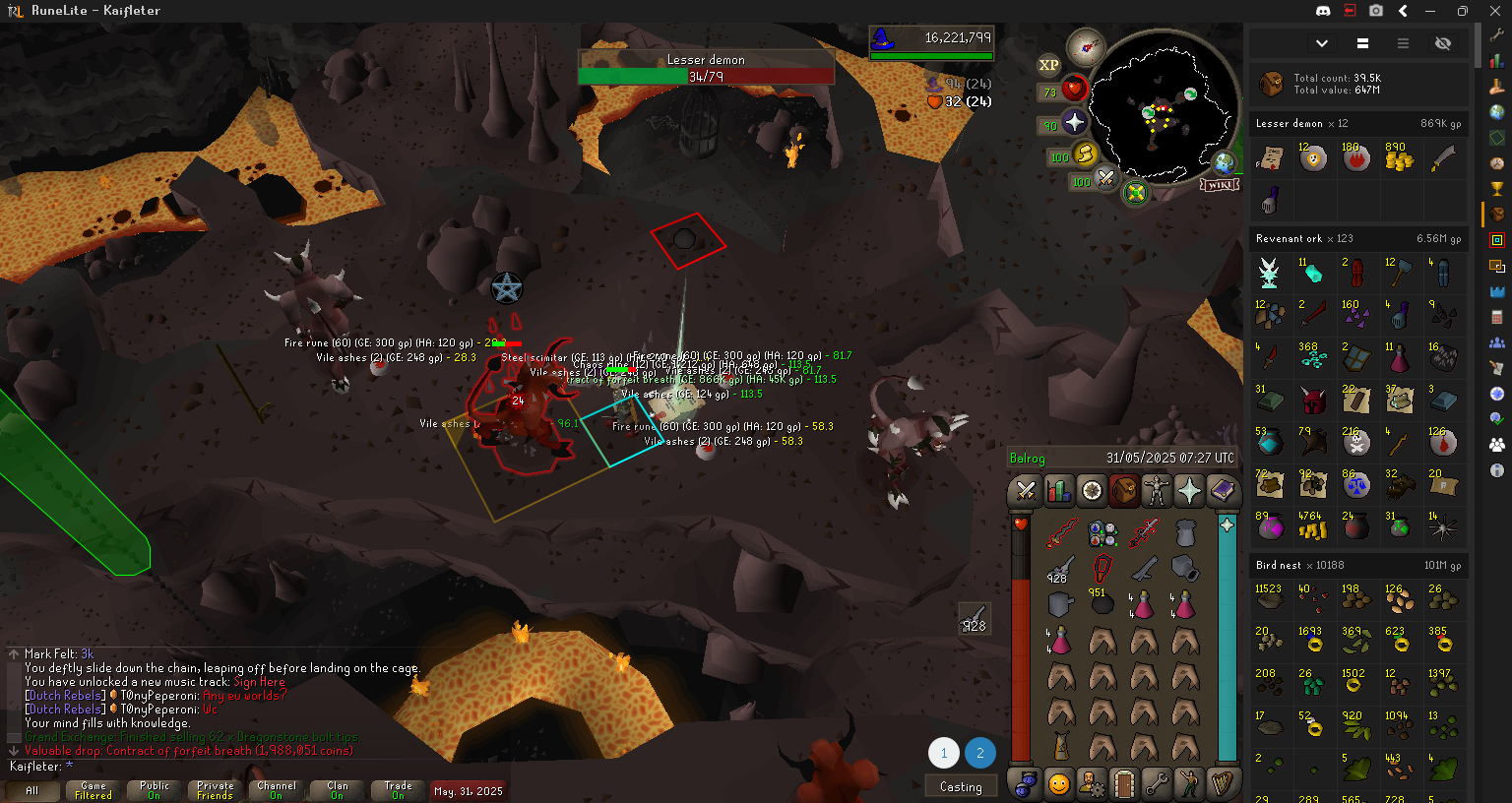Click the compass to face north

(1087, 45)
